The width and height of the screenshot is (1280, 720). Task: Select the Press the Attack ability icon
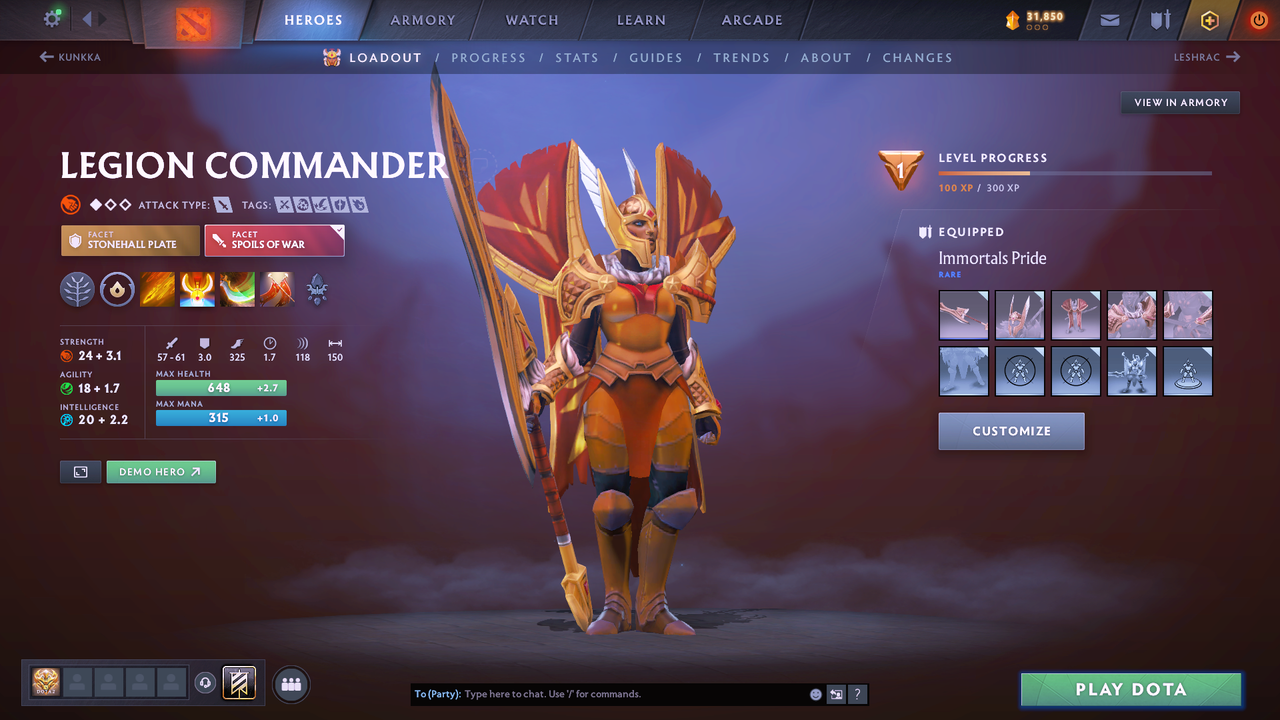(197, 290)
